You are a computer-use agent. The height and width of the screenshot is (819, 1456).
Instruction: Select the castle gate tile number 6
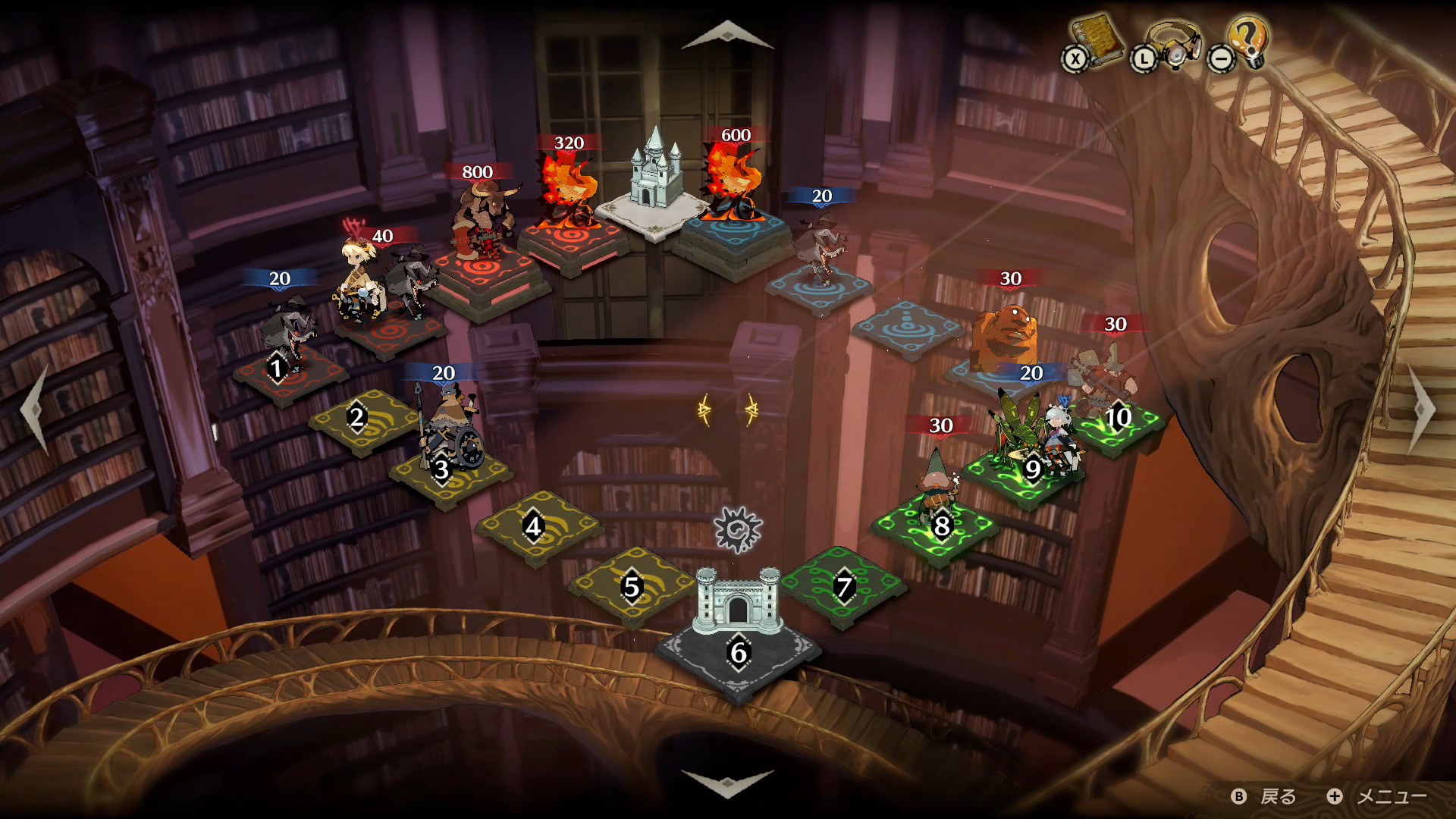[x=738, y=654]
